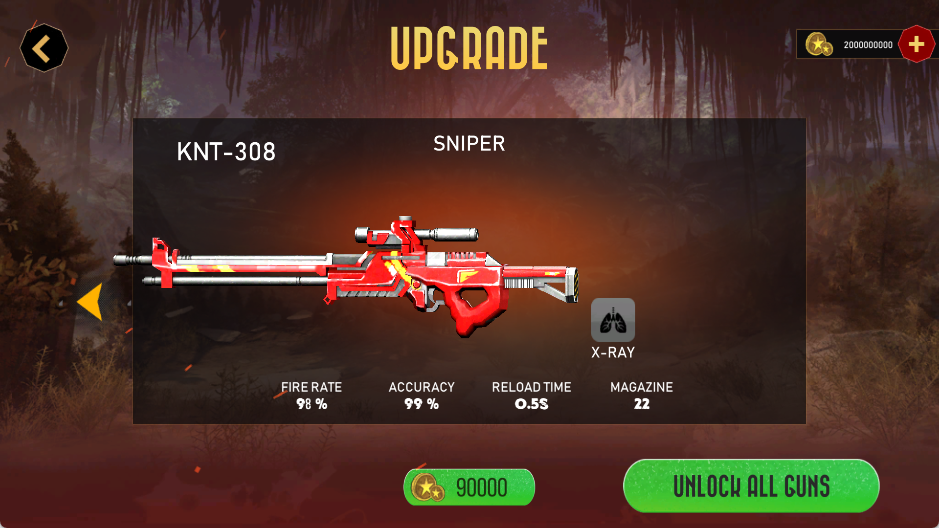This screenshot has height=528, width=939.
Task: Show the previous gun with the yellow arrow
Action: [90, 302]
